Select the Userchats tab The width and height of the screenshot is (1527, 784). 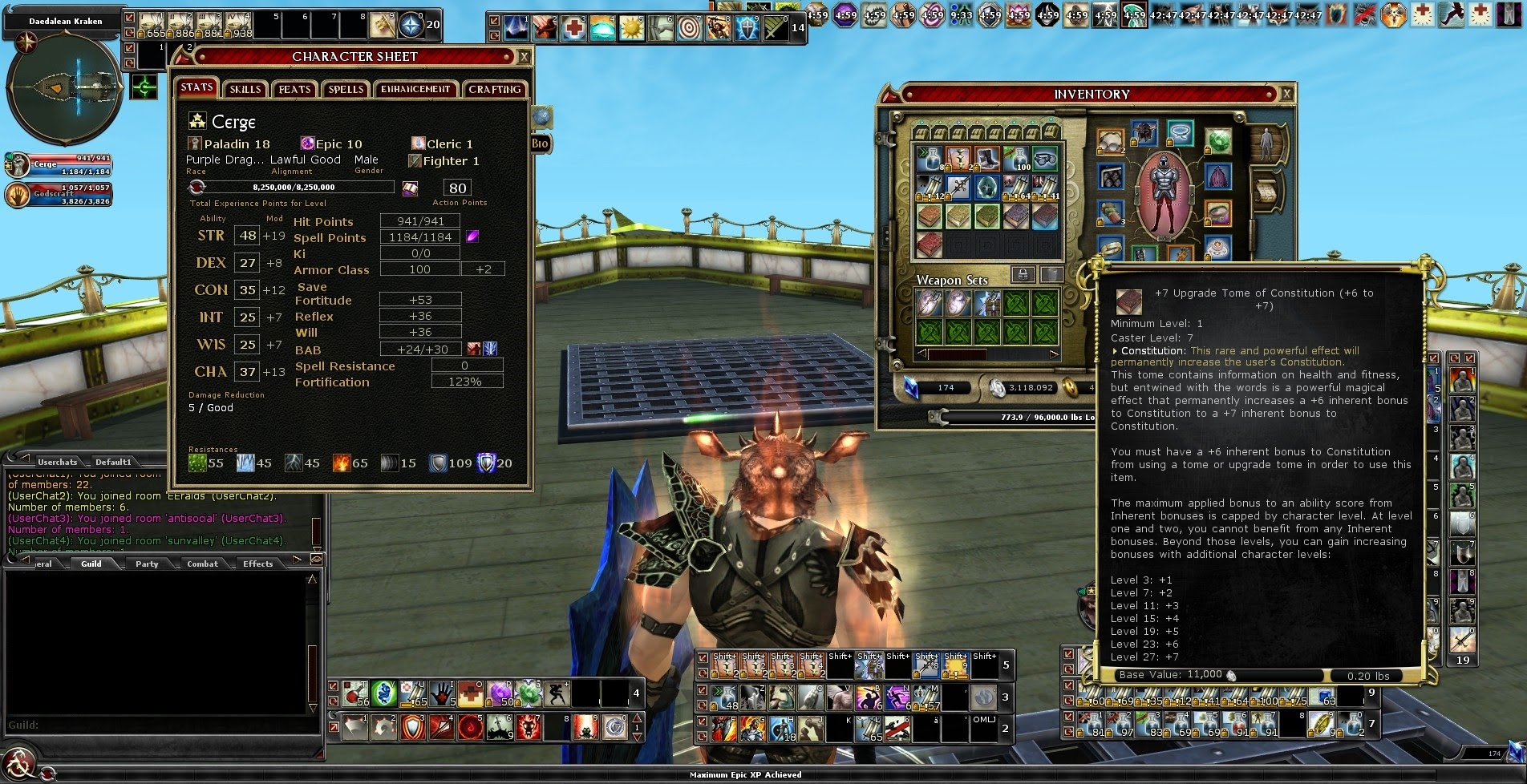57,462
